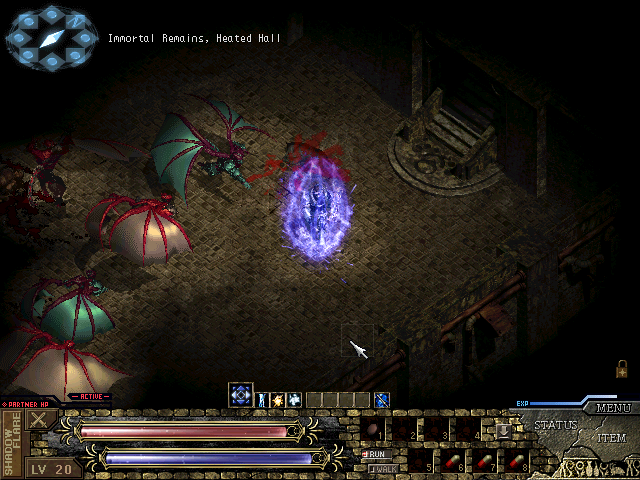The width and height of the screenshot is (640, 480).
Task: Open the MENU button
Action: tap(614, 408)
